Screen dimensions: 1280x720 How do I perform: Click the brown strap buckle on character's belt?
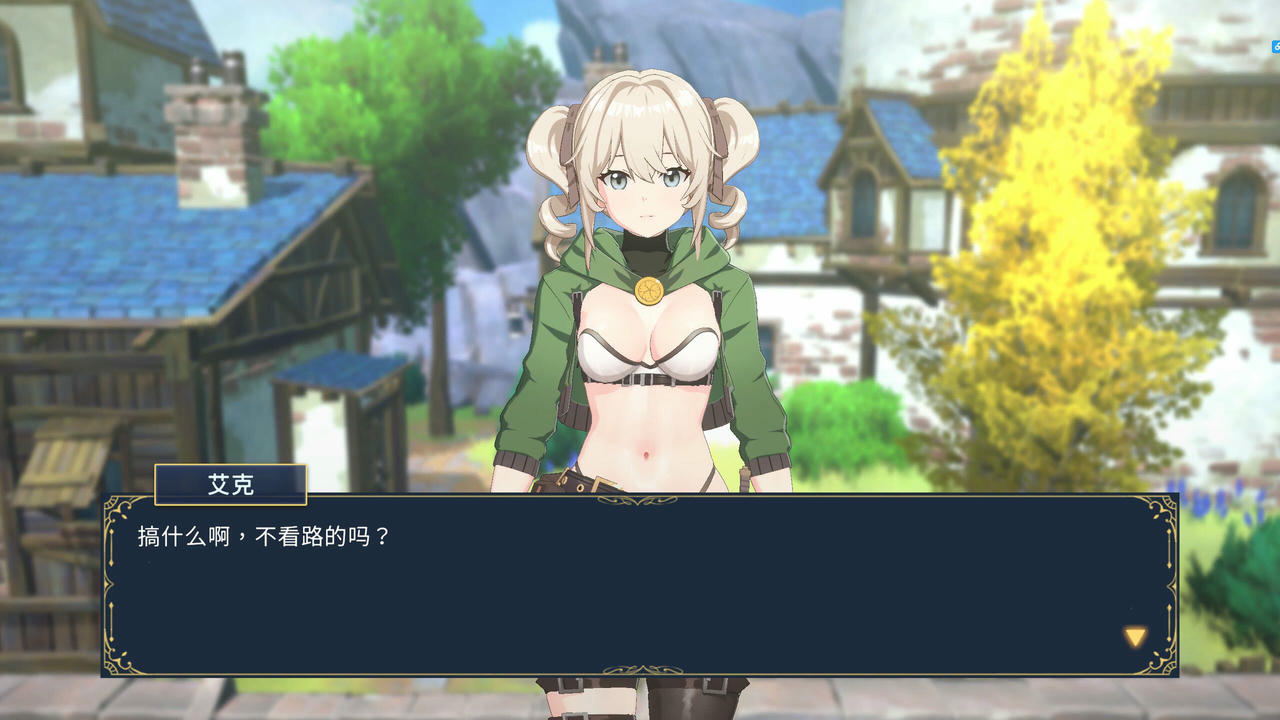pos(600,482)
